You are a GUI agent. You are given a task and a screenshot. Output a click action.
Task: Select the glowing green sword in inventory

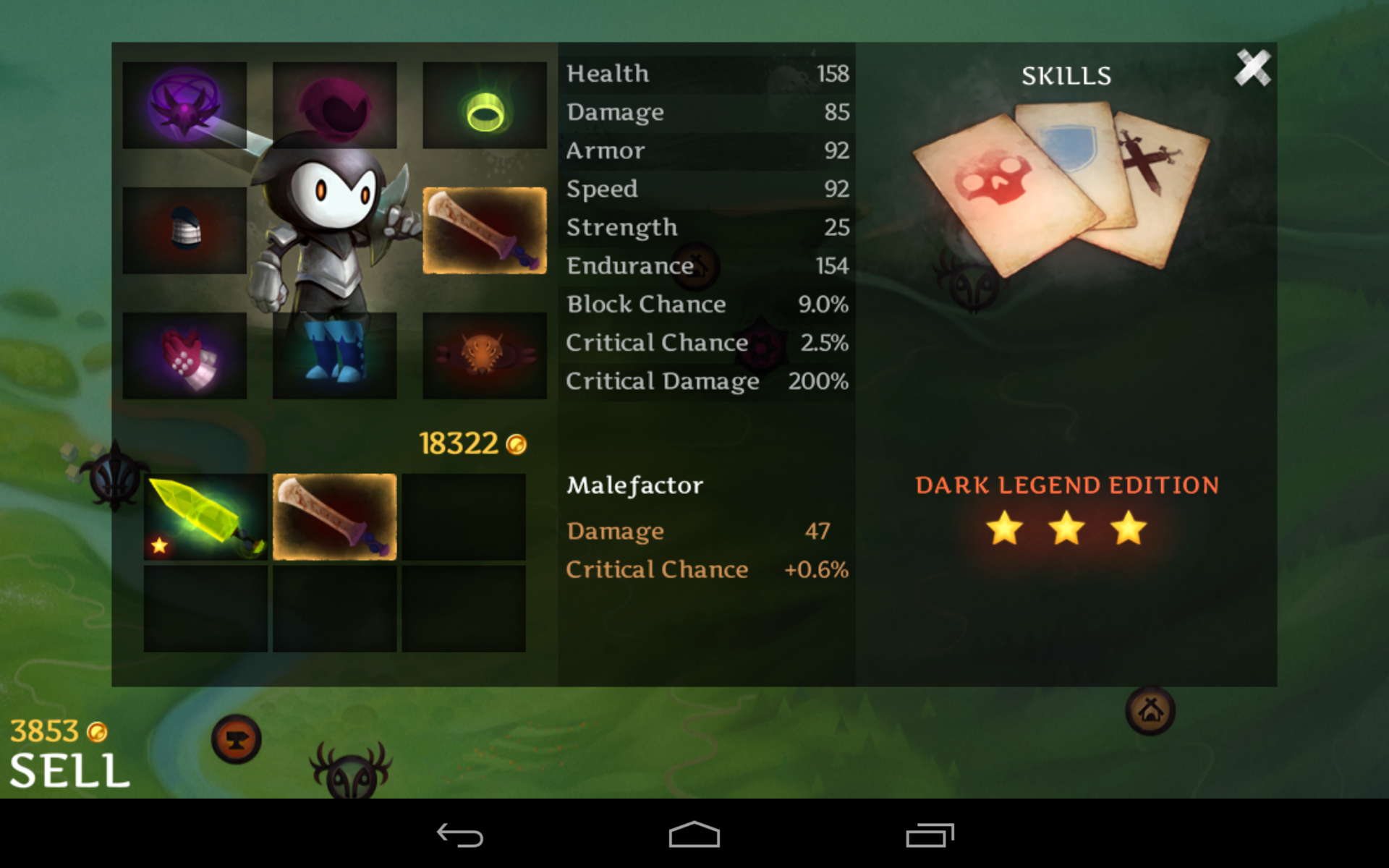tap(205, 518)
